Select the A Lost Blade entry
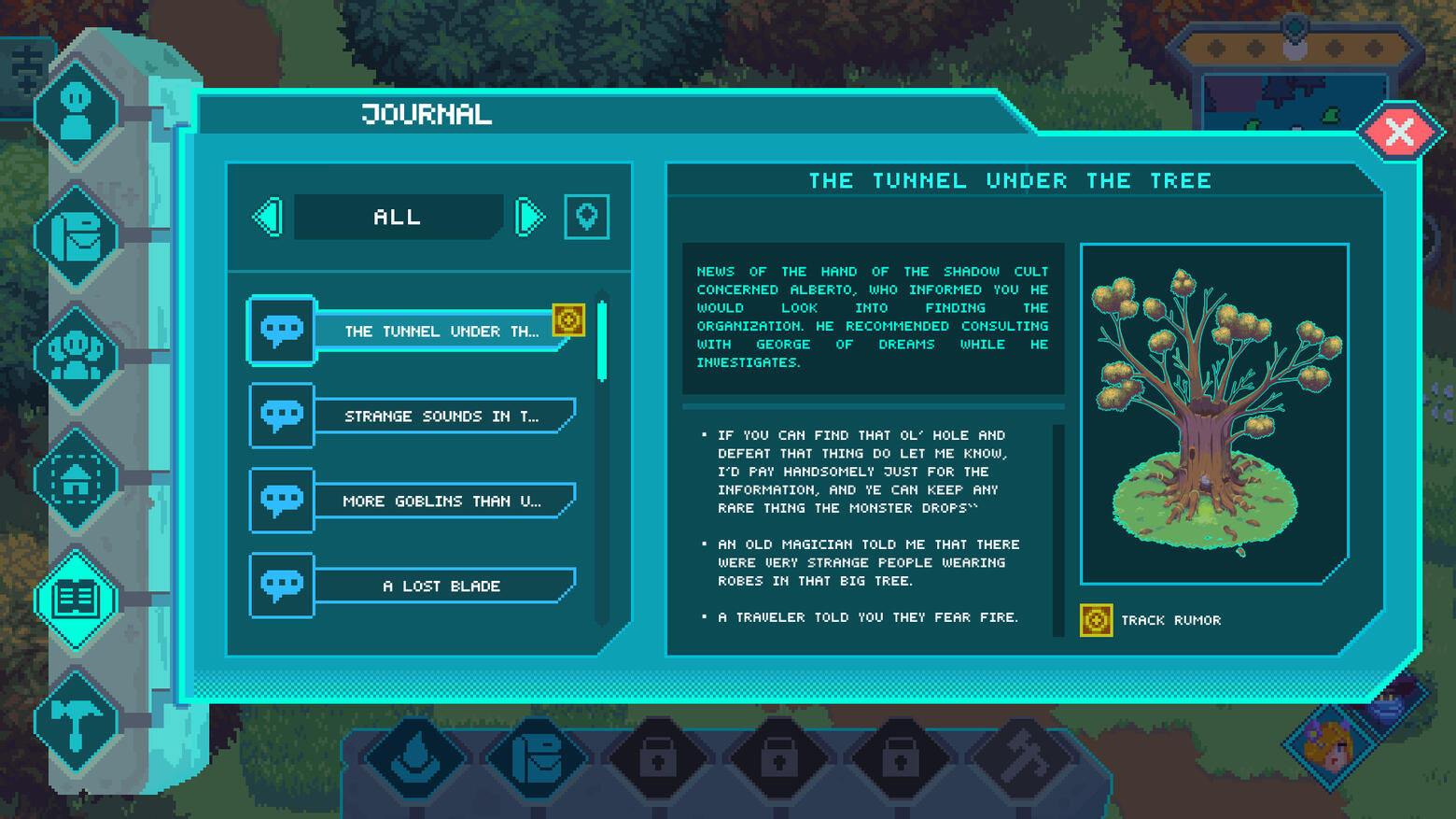 [x=441, y=586]
